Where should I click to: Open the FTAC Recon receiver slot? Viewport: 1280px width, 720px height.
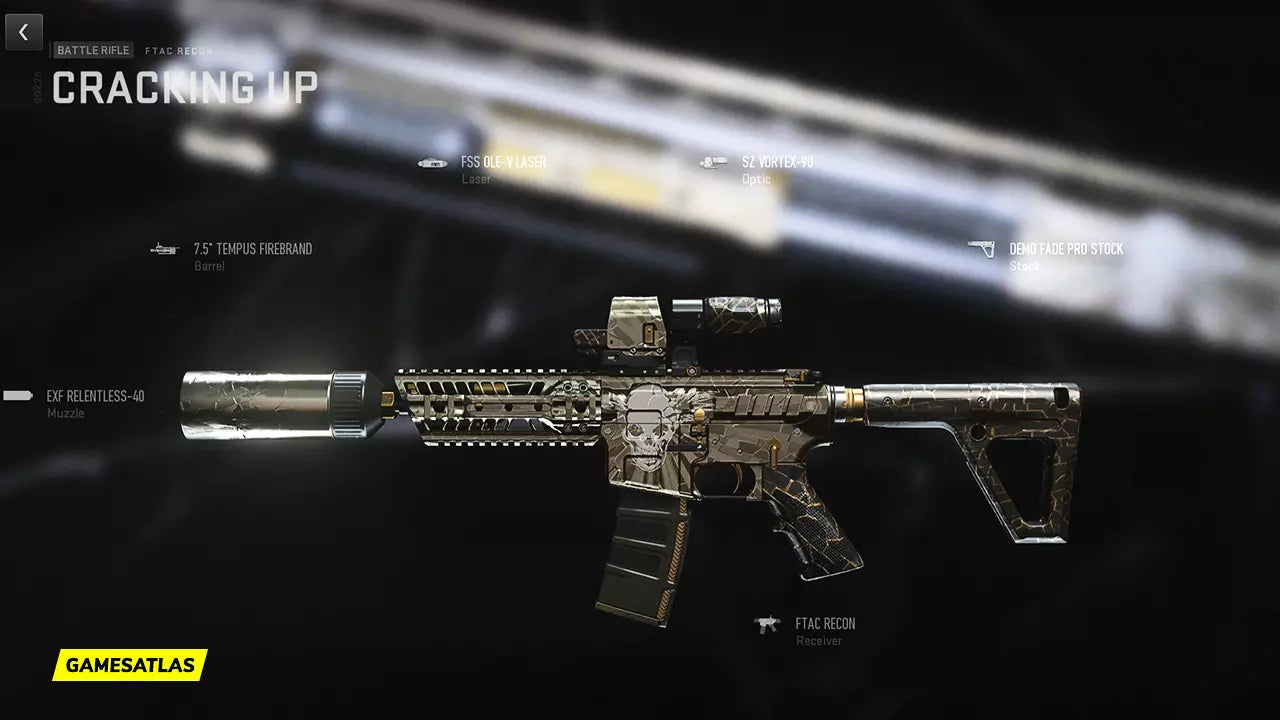824,624
